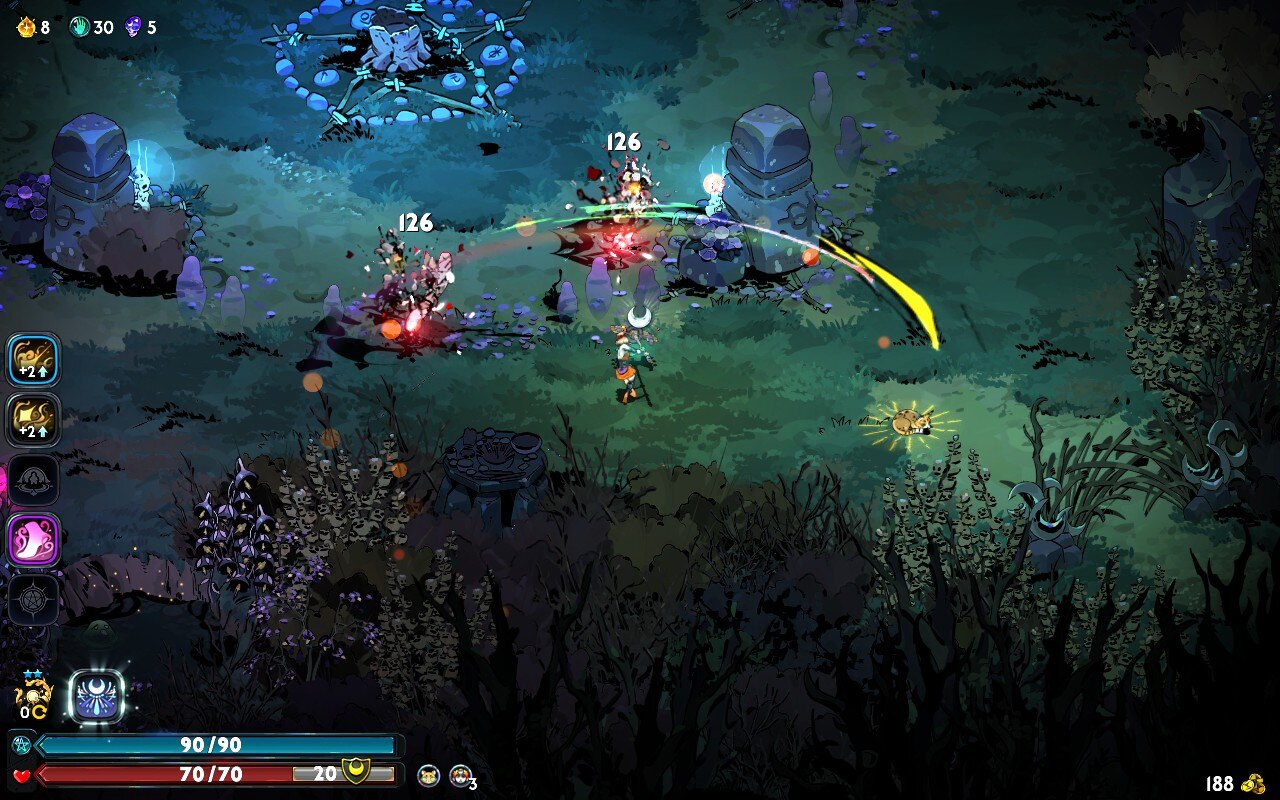Viewport: 1280px width, 800px height.
Task: Activate the glowing crescent moon Hex icon
Action: [x=97, y=696]
